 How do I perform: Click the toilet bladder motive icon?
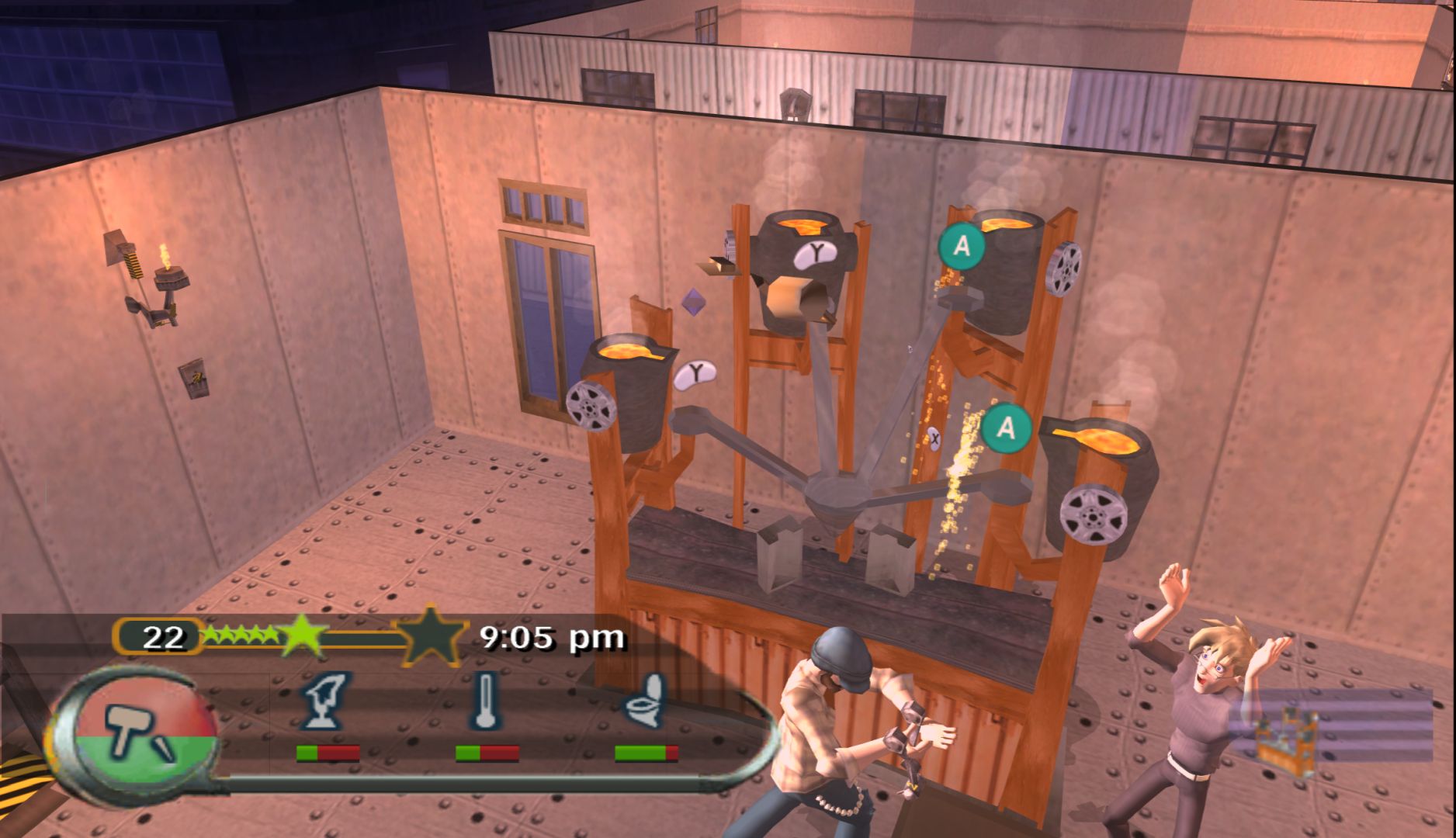pos(646,702)
